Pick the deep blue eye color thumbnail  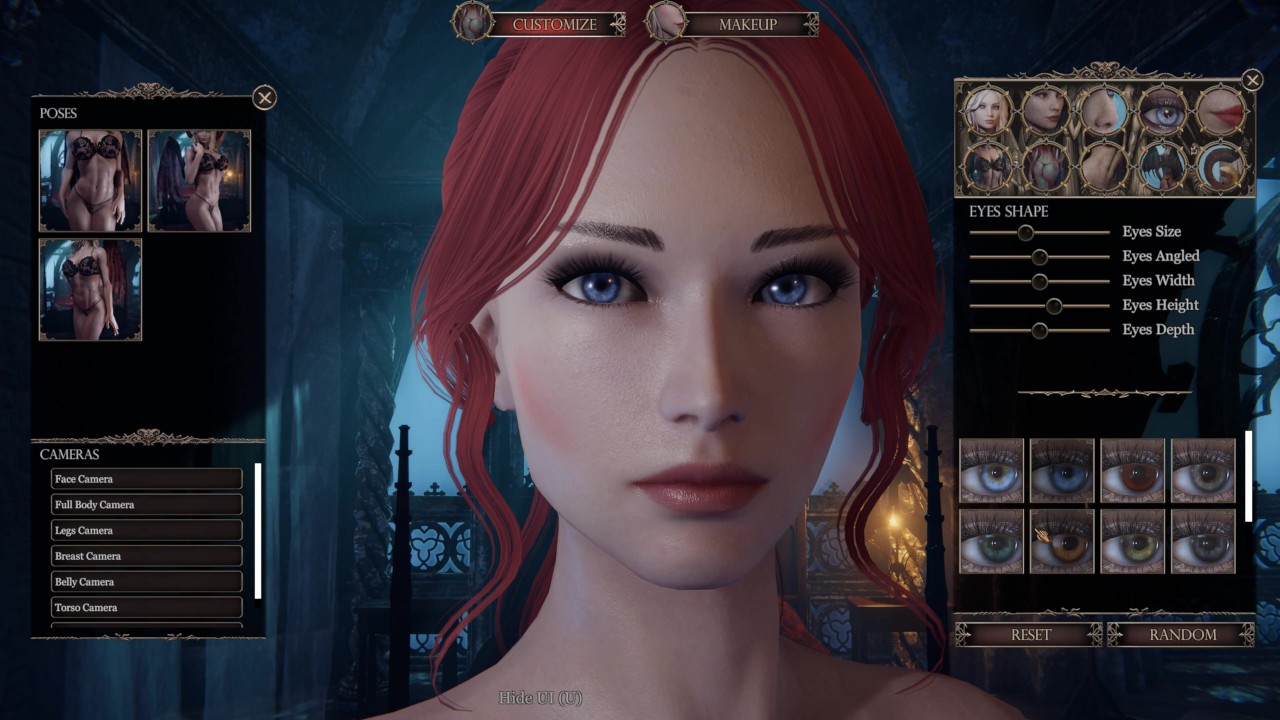(1062, 471)
